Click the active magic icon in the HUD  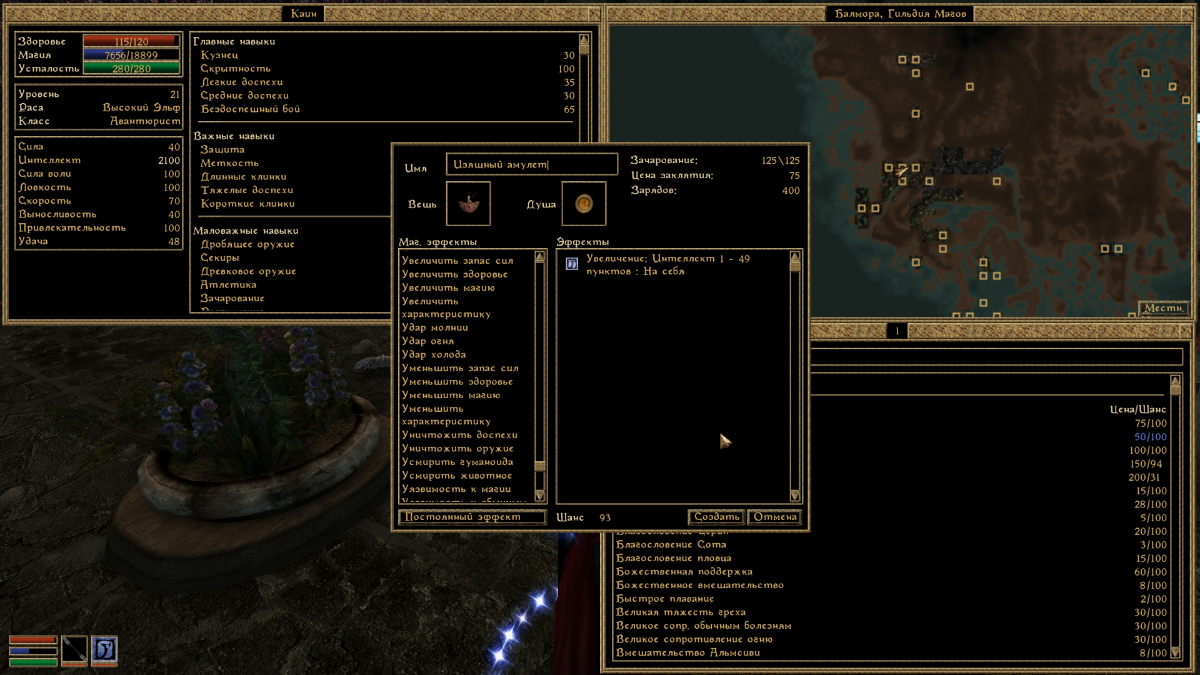(104, 650)
